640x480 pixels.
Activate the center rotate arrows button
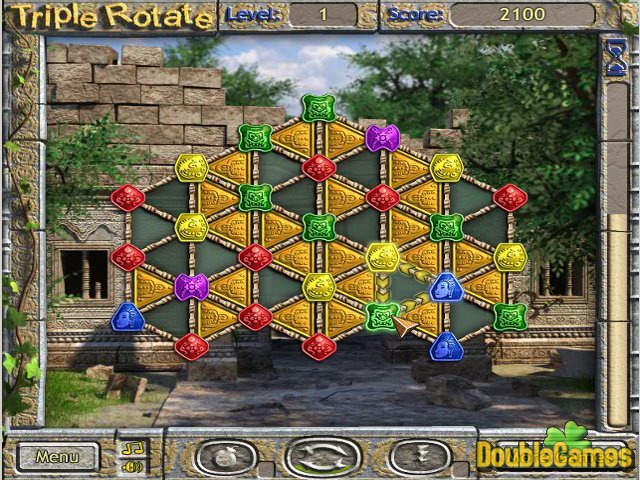[322, 457]
